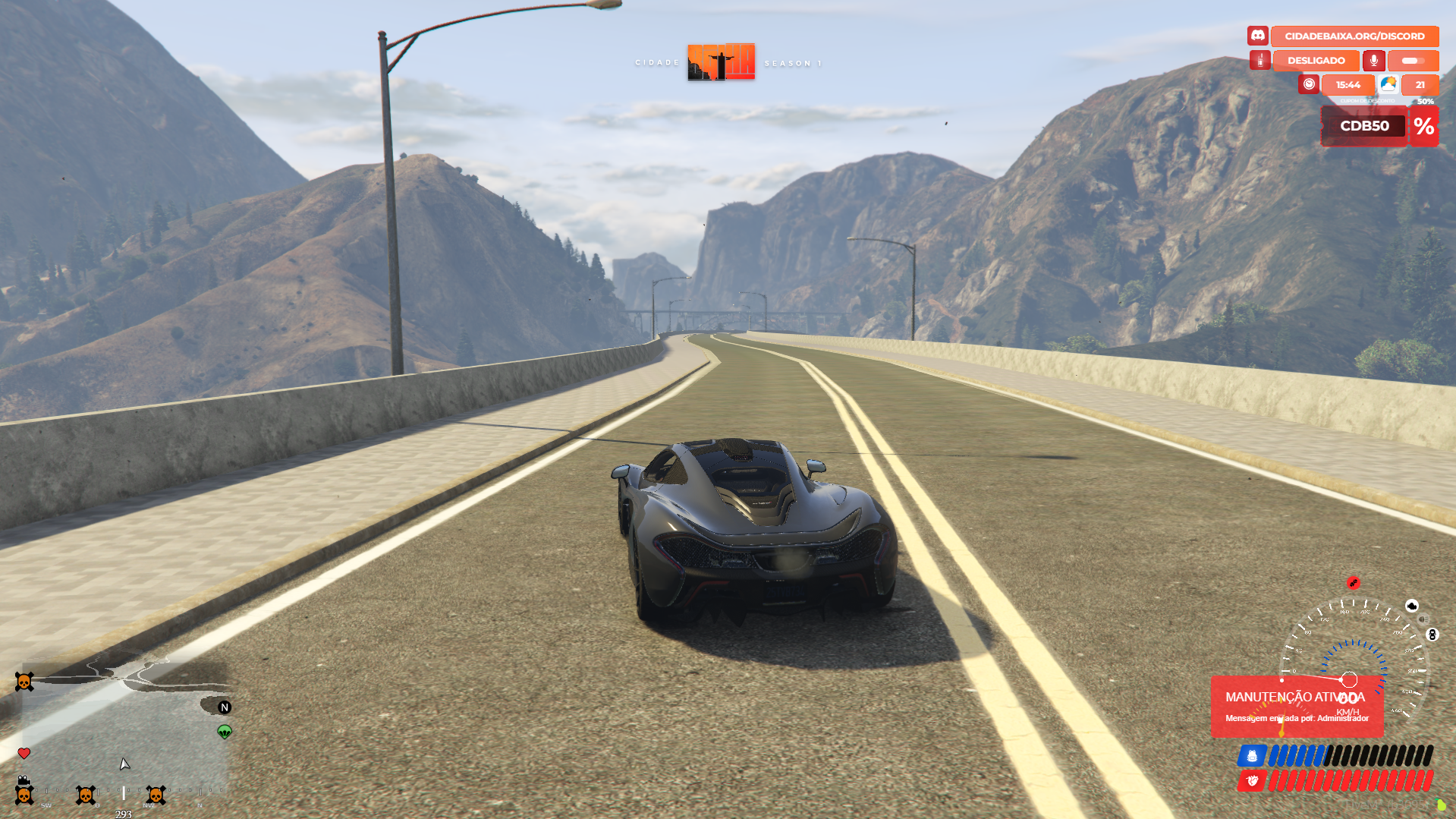Image resolution: width=1456 pixels, height=819 pixels.
Task: Click the red percent coupon badge
Action: pyautogui.click(x=1423, y=126)
